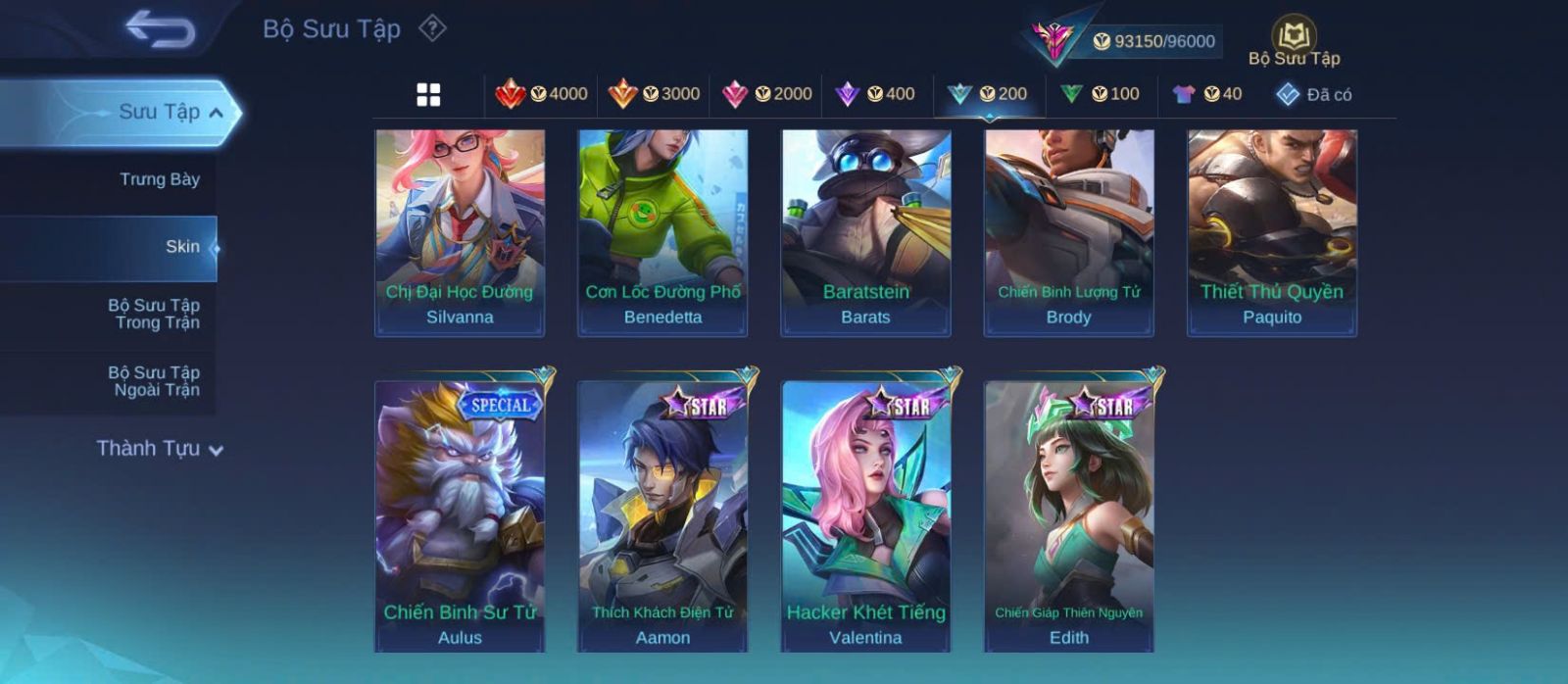The image size is (1568, 684).
Task: Select the 40 points shirt tab
Action: point(1207,94)
